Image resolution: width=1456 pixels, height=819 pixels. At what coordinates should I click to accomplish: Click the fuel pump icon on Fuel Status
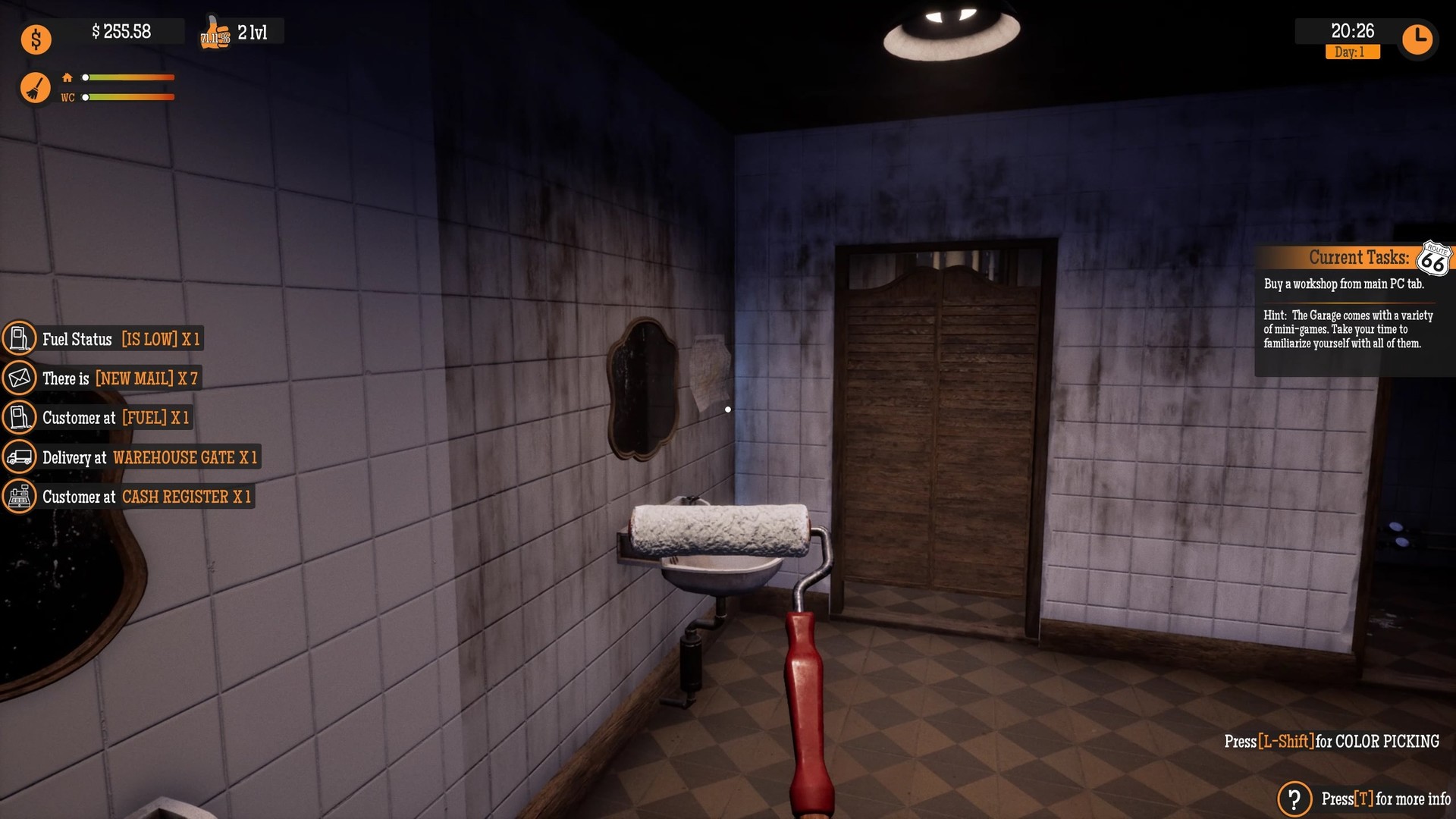20,339
